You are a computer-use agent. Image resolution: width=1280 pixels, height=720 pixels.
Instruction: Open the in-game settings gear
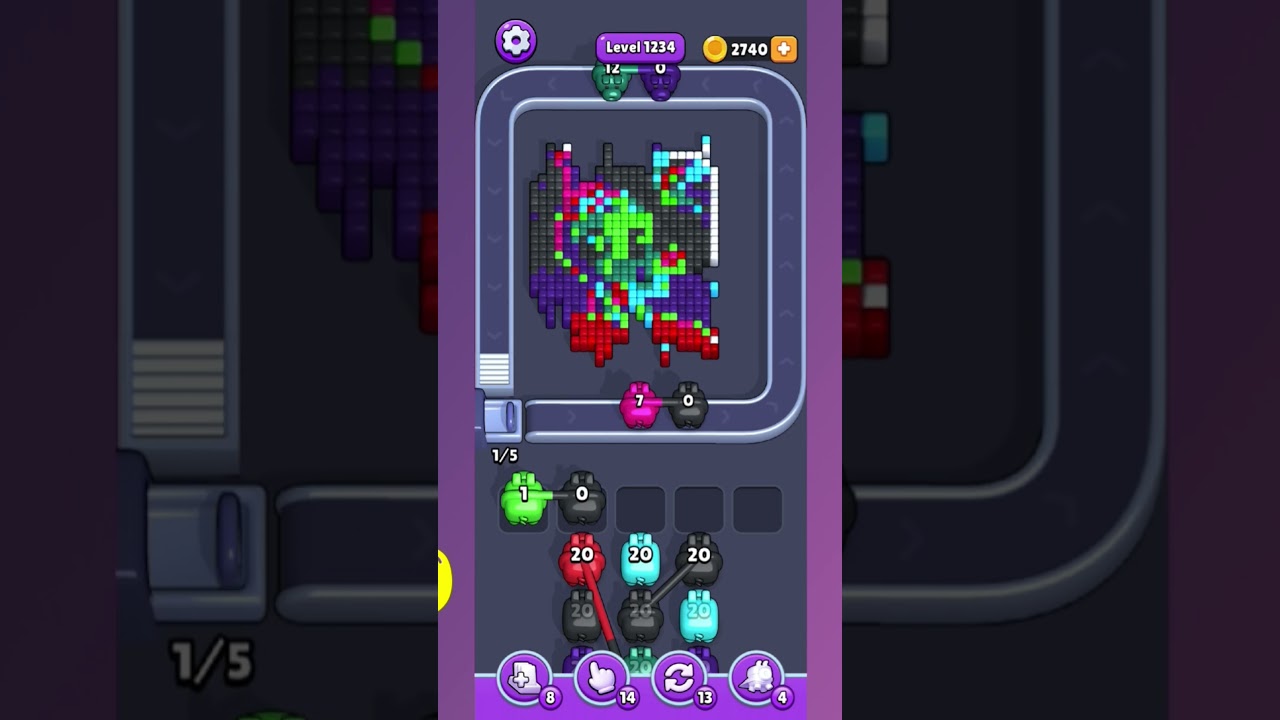[516, 41]
